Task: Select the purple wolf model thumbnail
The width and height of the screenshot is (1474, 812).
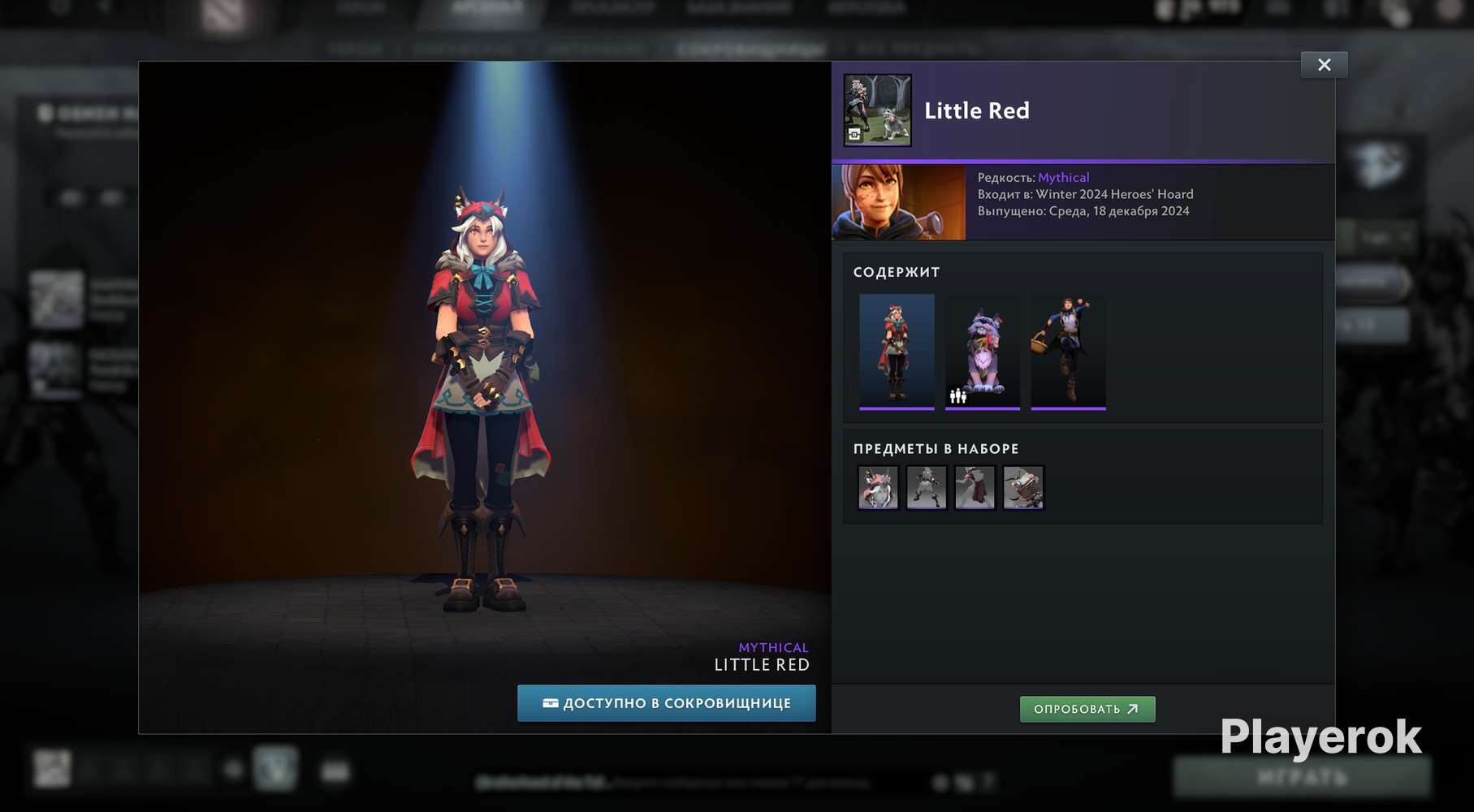Action: tap(982, 351)
